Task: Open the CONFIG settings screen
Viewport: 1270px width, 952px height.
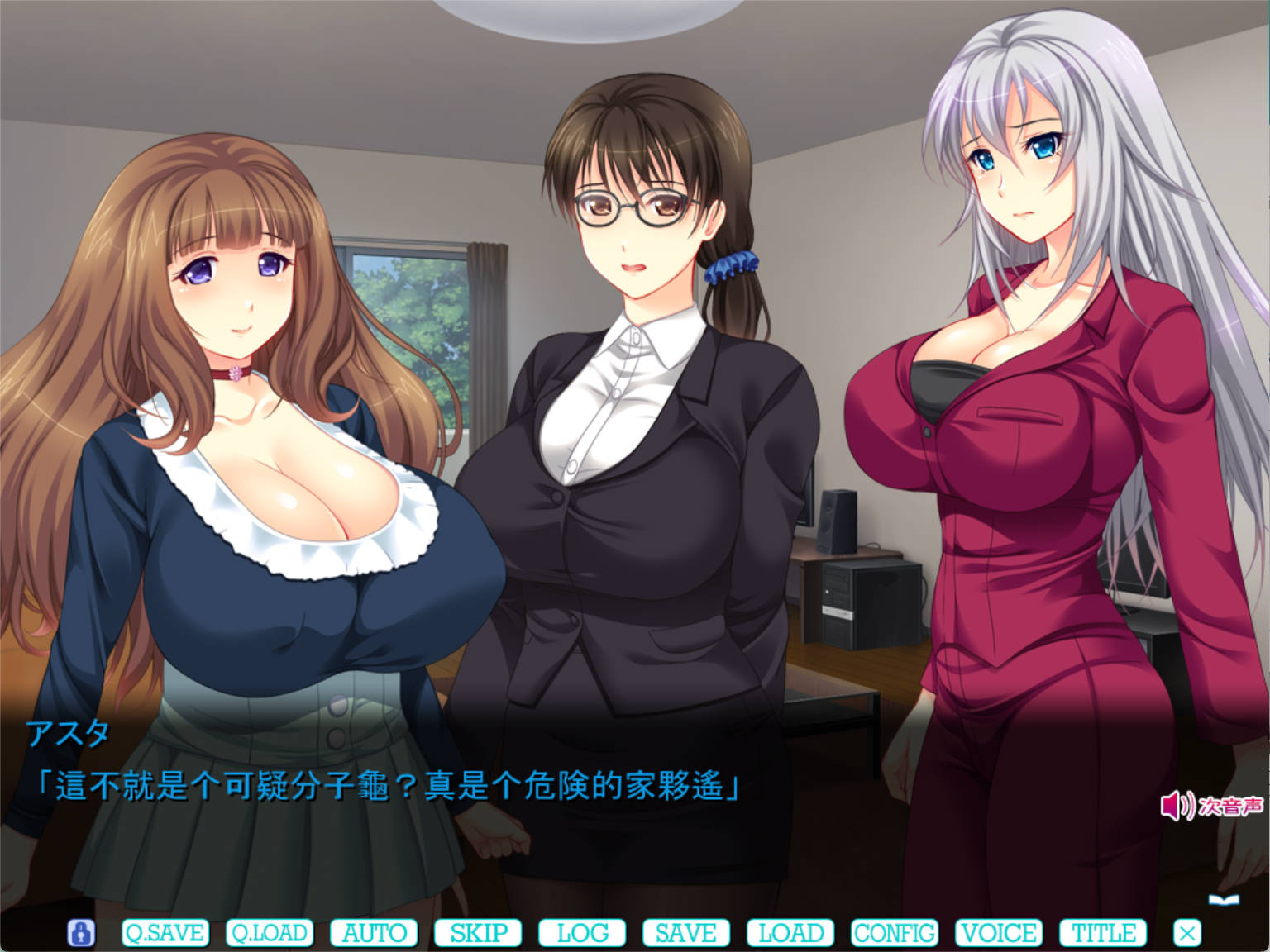Action: coord(895,933)
